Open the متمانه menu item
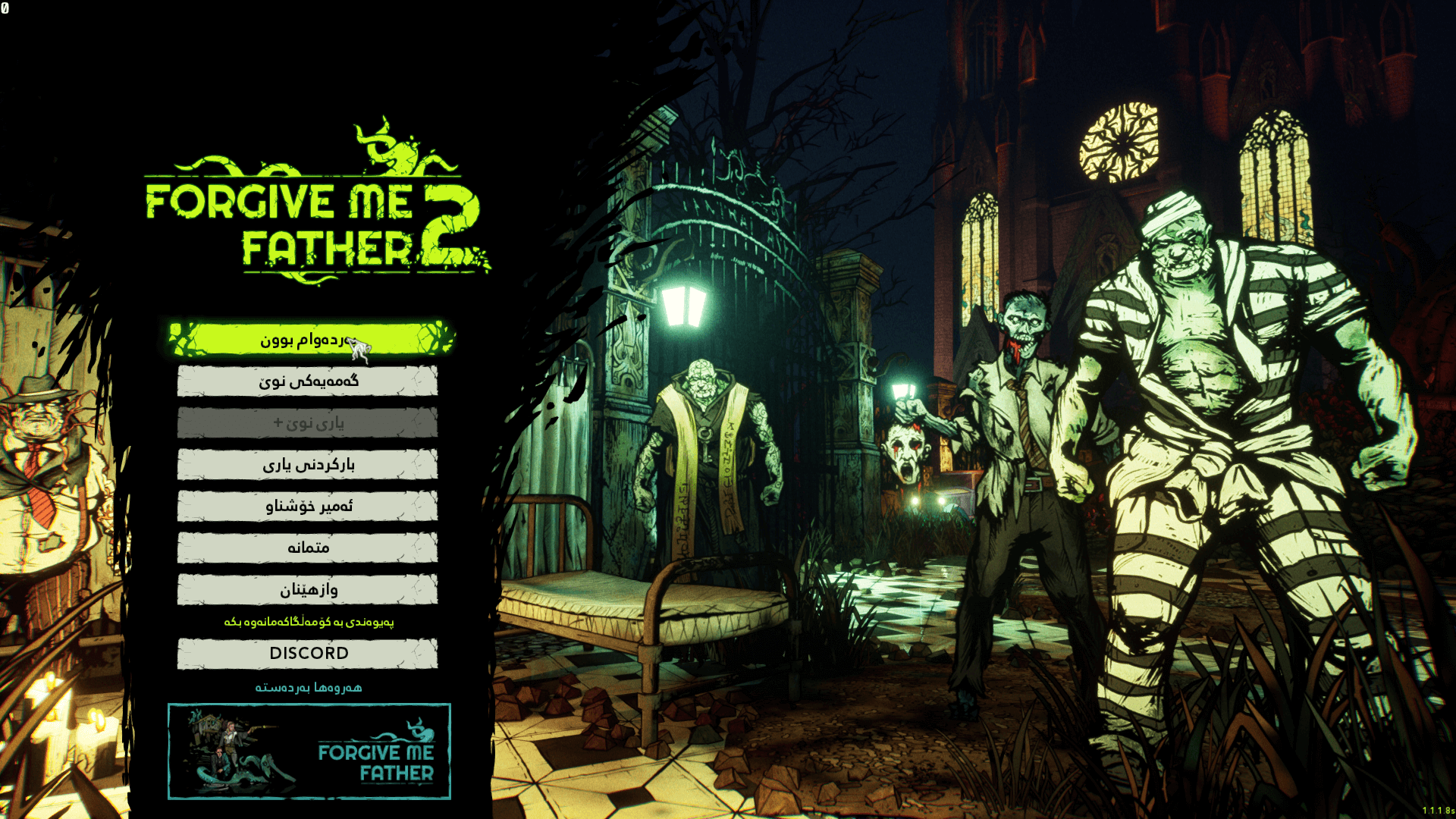1456x819 pixels. coord(307,548)
